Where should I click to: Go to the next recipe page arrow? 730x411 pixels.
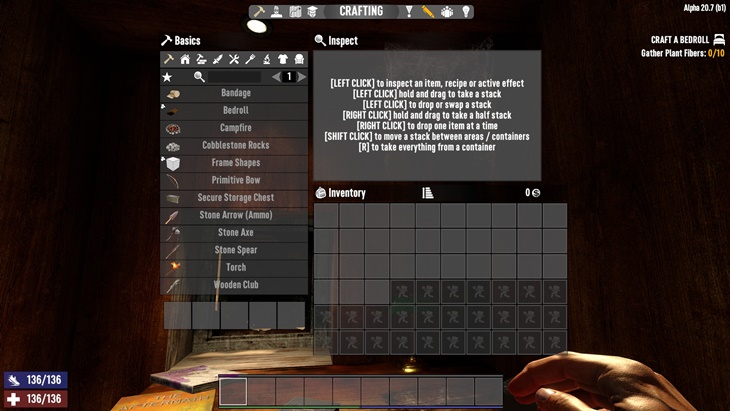tap(302, 76)
